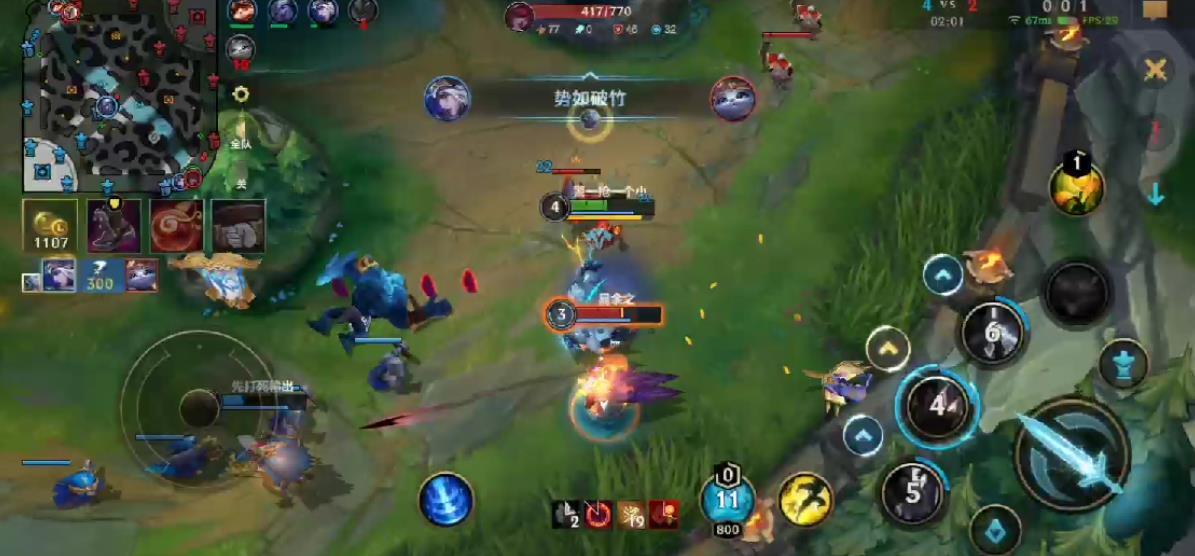
Task: Use the blue recall button
Action: coord(446,499)
